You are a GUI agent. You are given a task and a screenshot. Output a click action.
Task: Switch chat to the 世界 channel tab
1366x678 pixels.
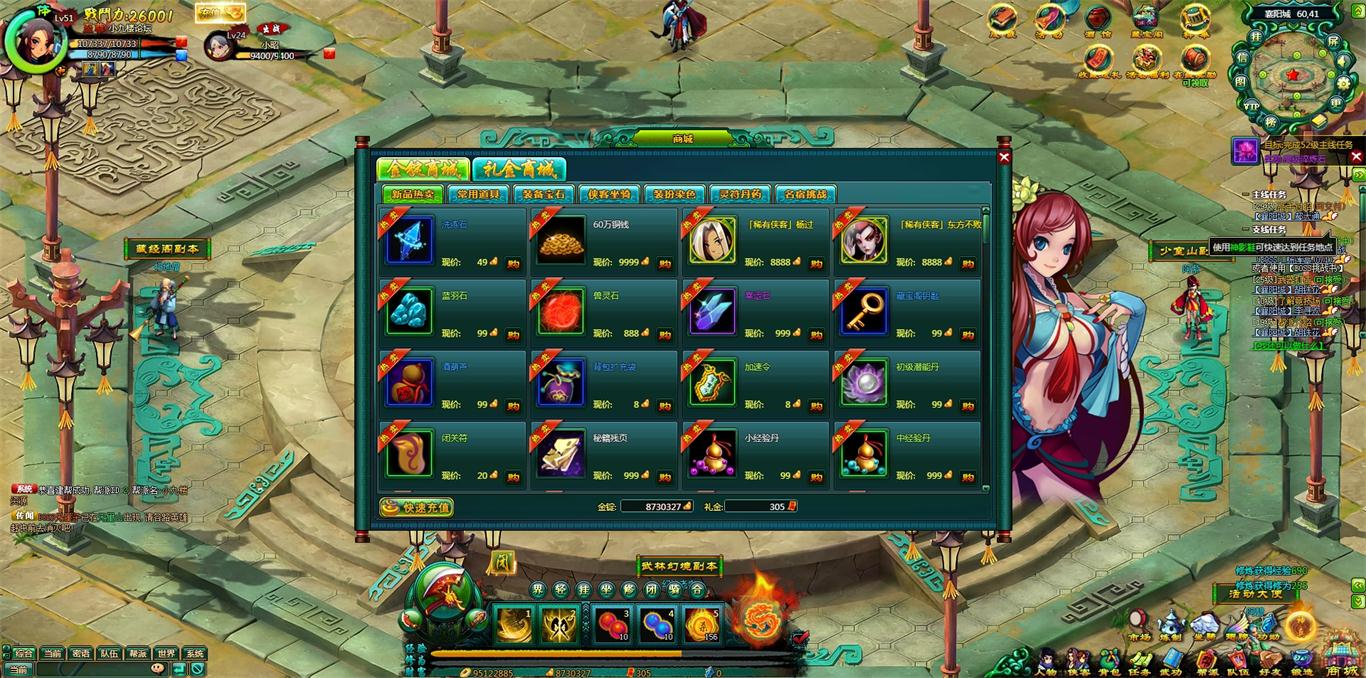tap(166, 654)
